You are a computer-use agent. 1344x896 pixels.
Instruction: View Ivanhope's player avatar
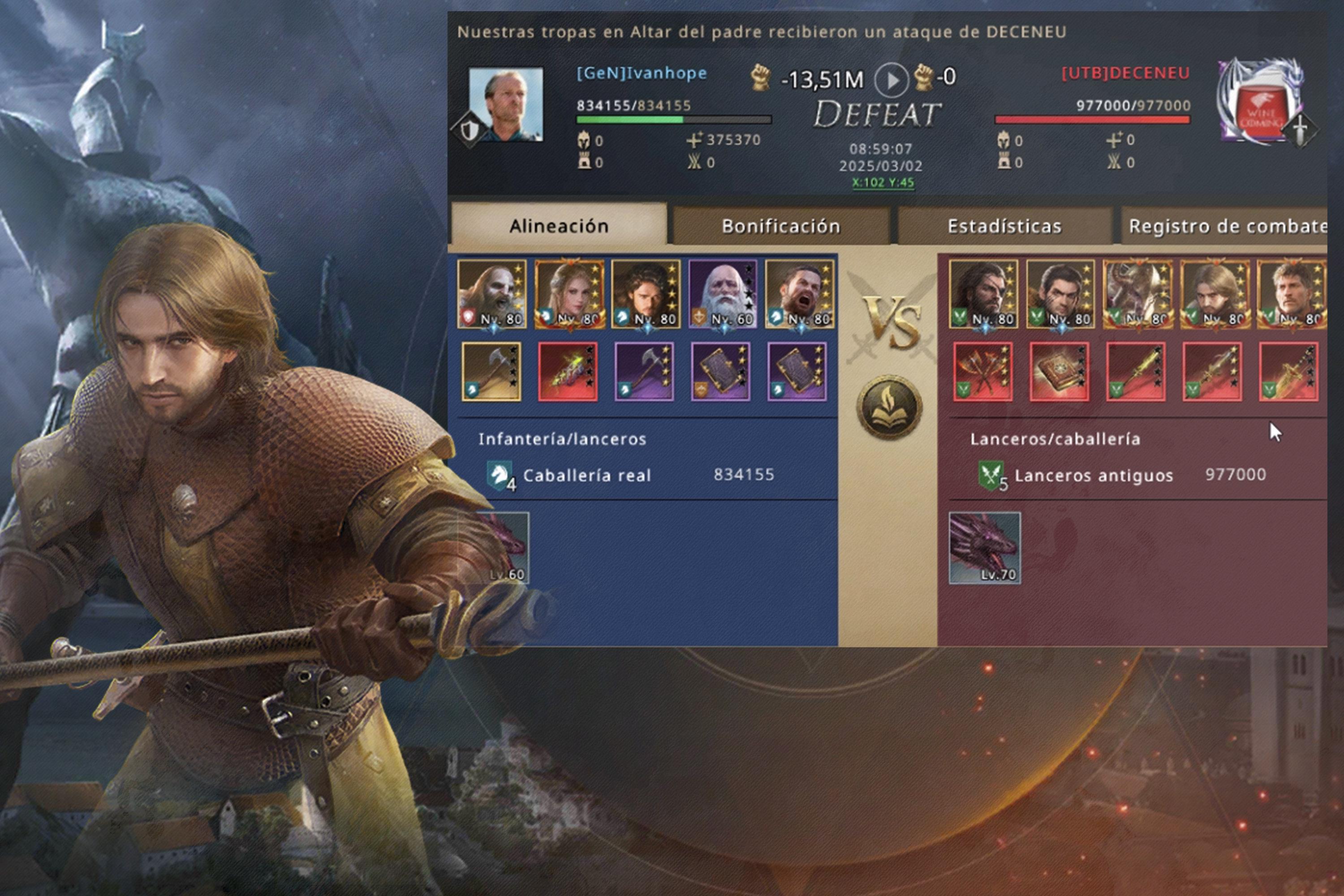pyautogui.click(x=506, y=104)
